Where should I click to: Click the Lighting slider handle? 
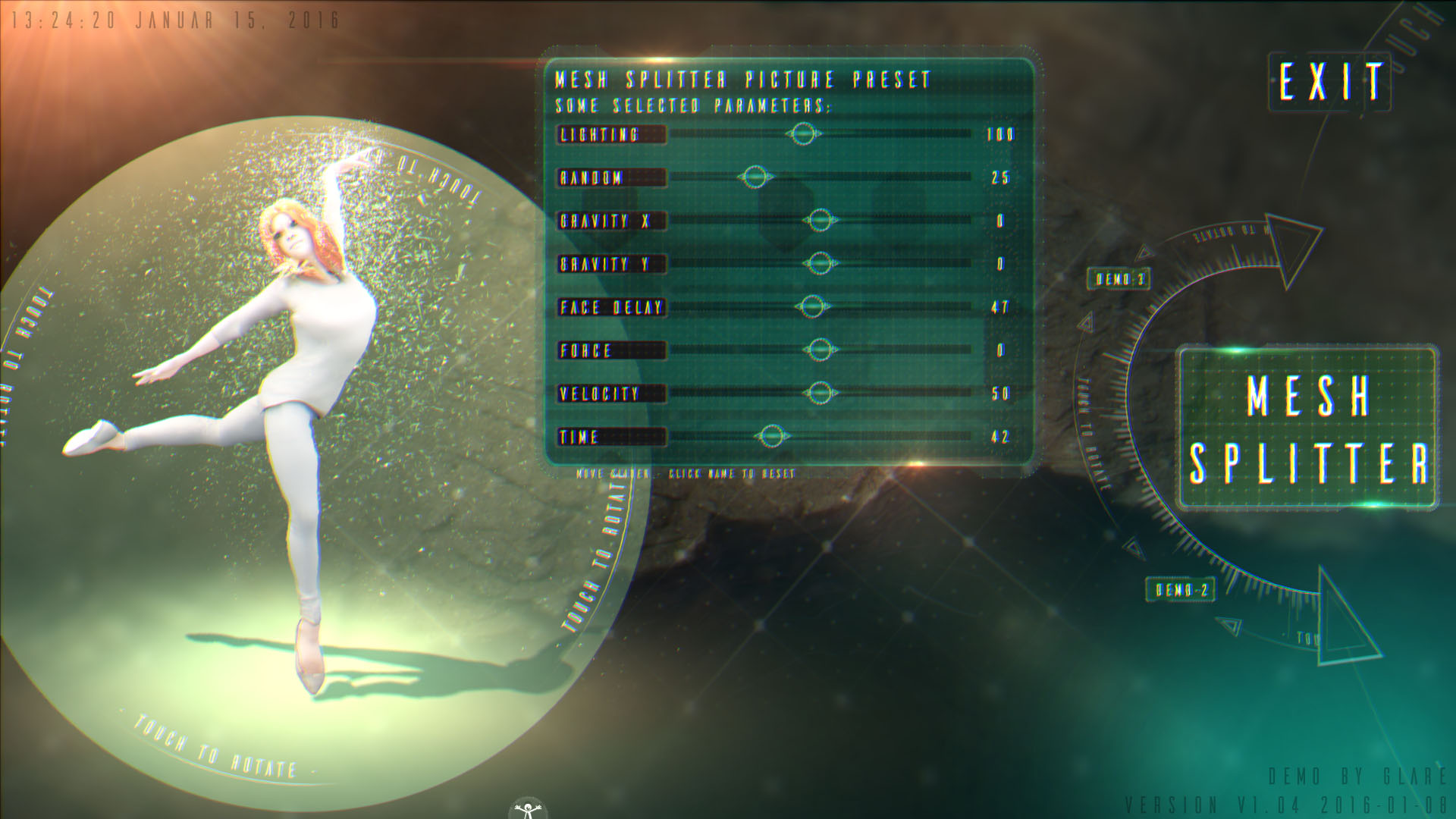point(803,135)
